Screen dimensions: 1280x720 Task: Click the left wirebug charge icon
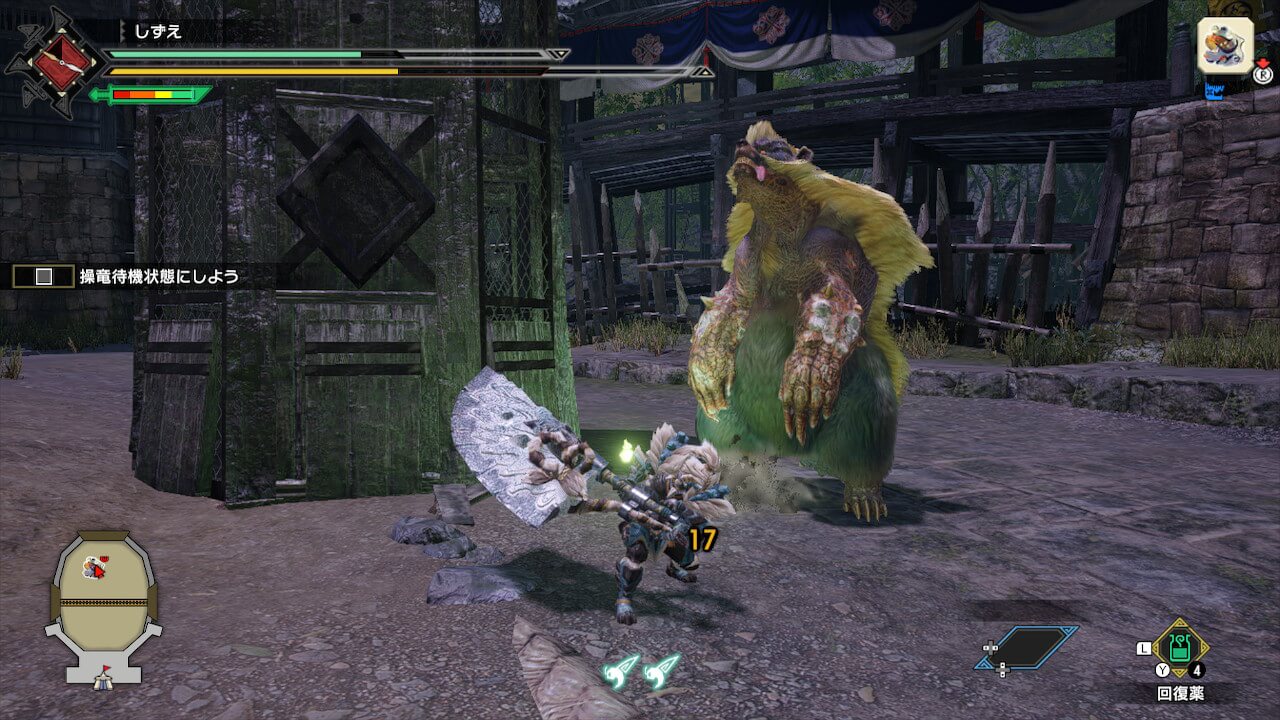(x=621, y=669)
